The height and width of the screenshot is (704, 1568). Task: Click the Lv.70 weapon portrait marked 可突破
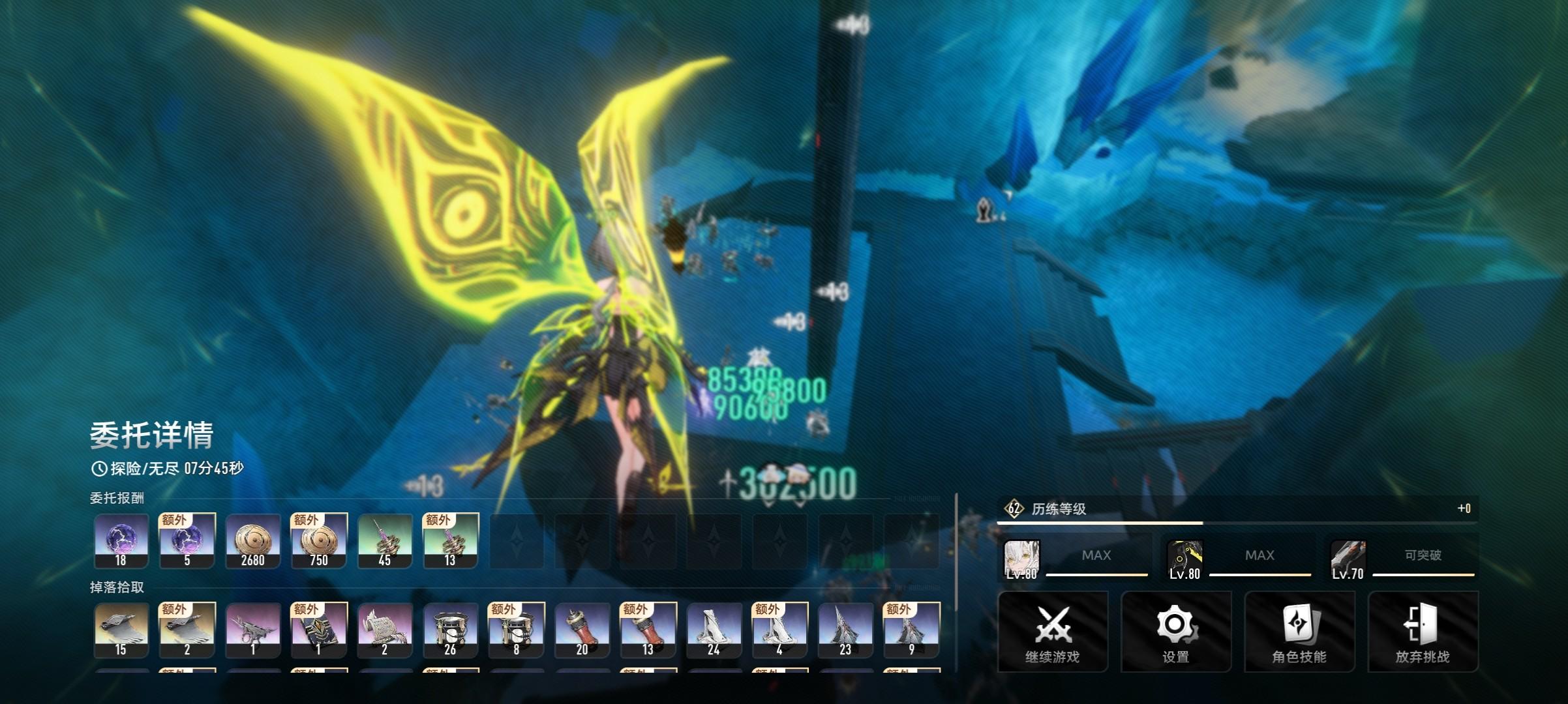coord(1348,559)
